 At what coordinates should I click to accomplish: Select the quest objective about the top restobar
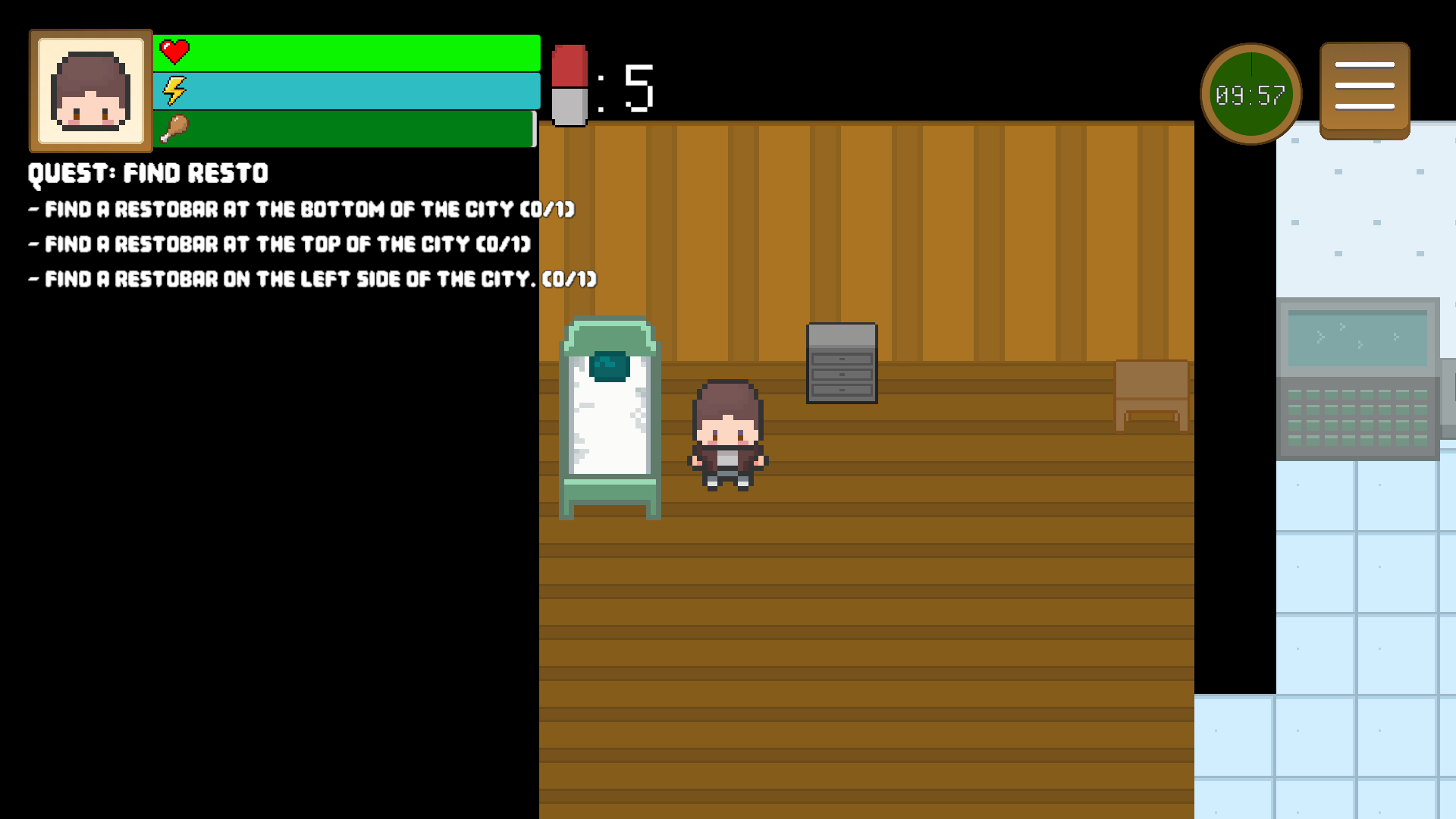[x=278, y=244]
